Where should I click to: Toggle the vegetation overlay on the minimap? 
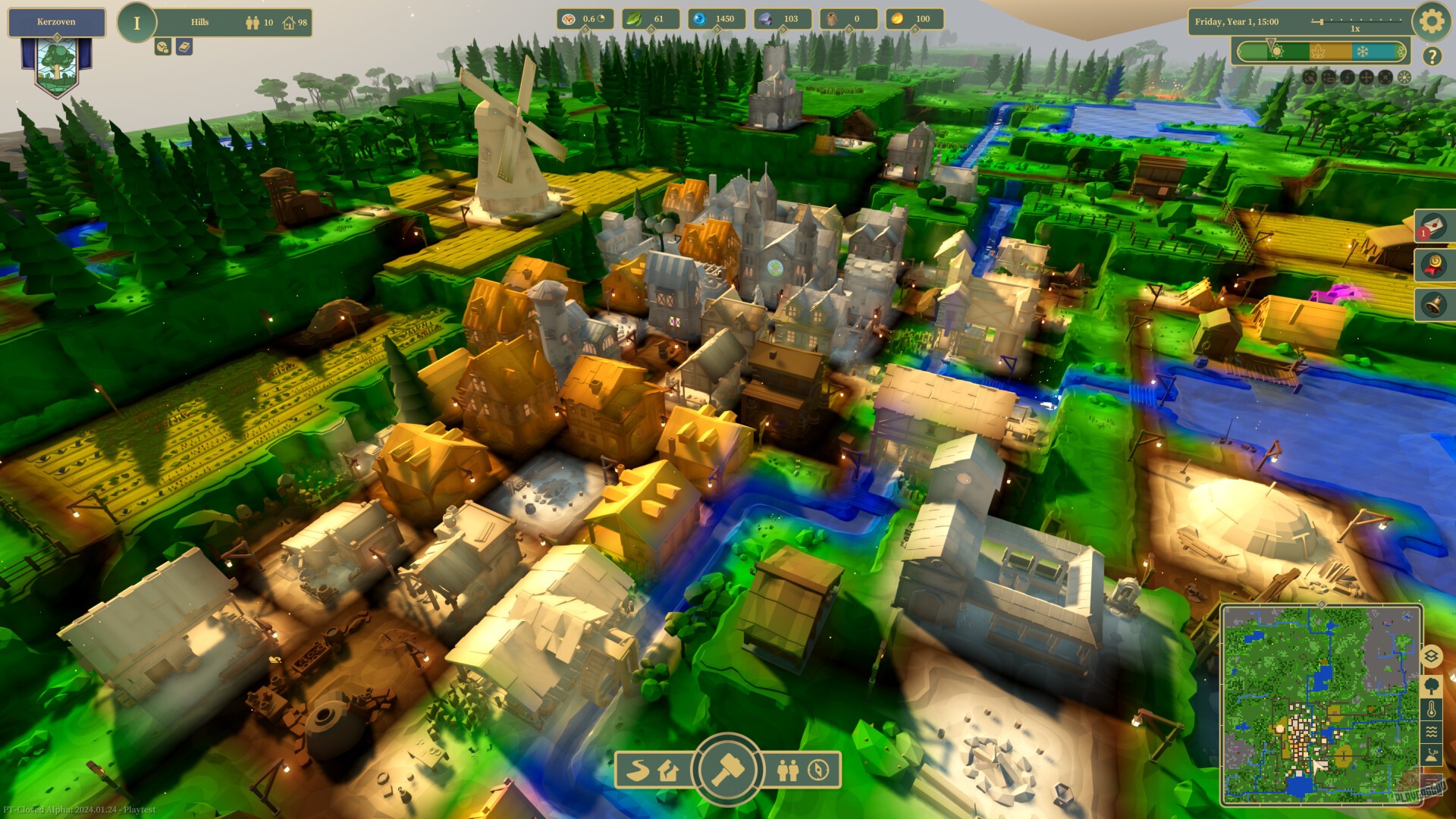coord(1432,686)
